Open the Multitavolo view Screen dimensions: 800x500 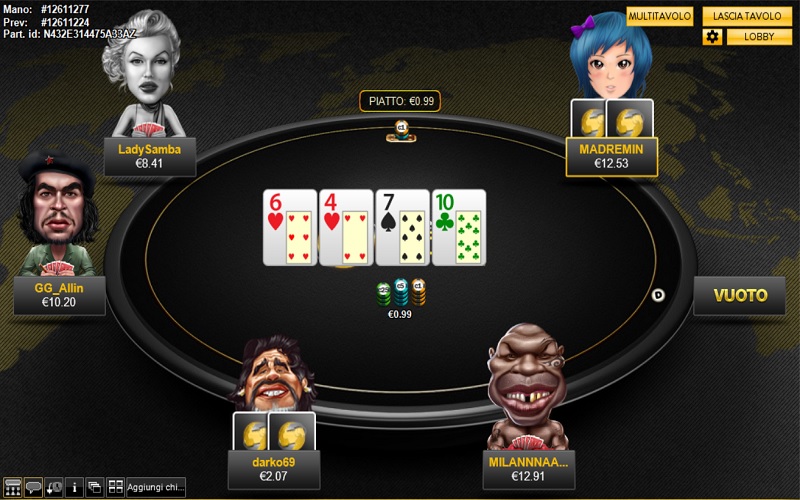[660, 17]
